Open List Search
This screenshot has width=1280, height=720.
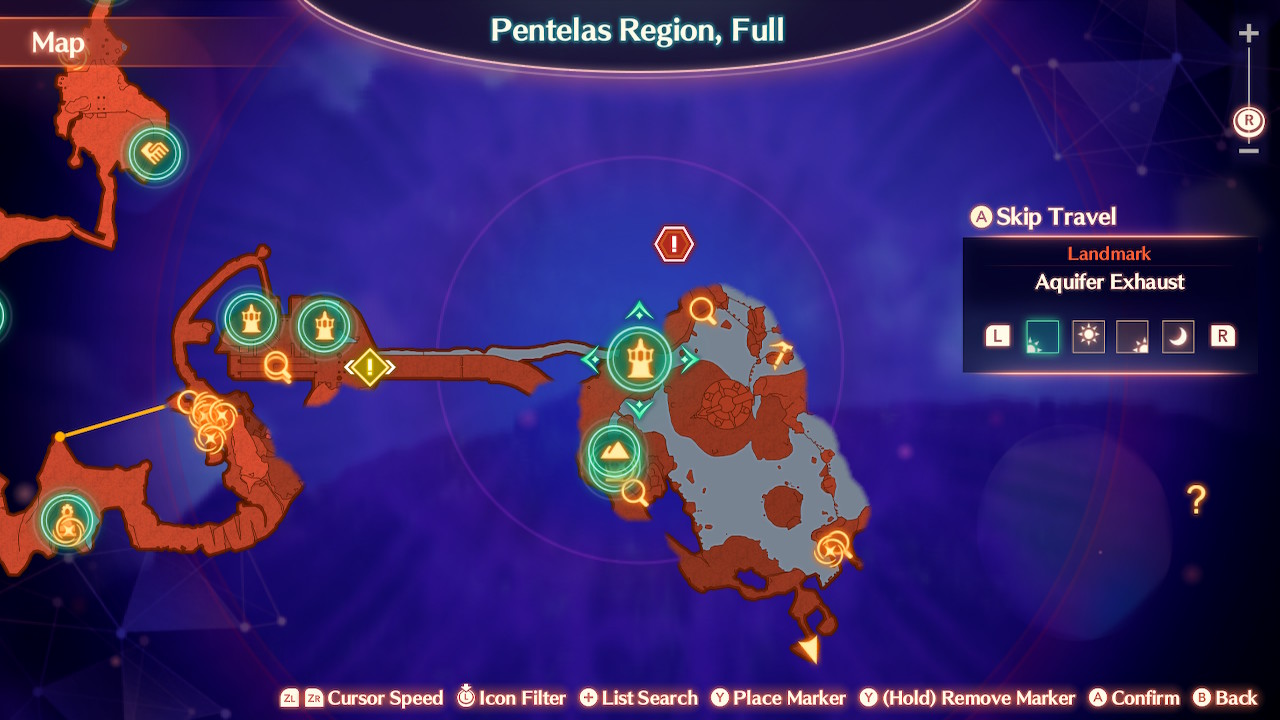[637, 698]
